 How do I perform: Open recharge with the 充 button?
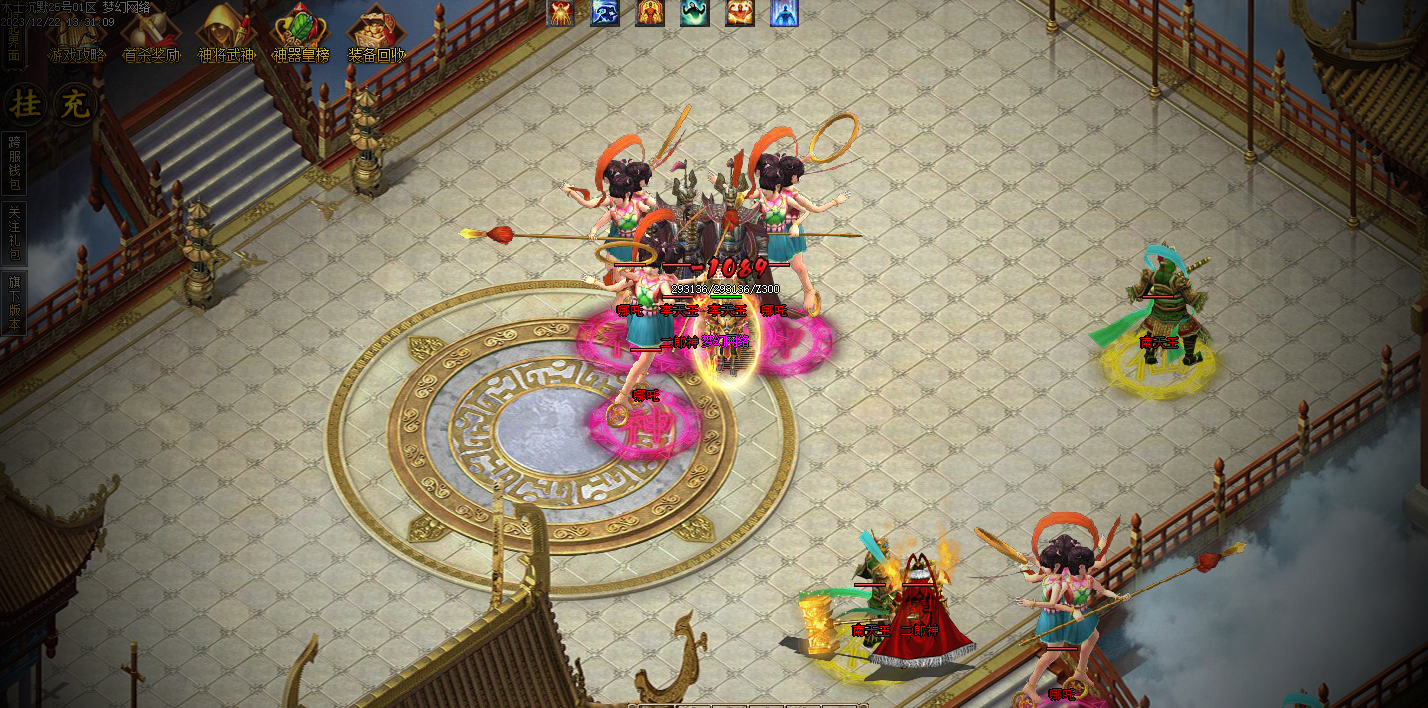point(73,103)
